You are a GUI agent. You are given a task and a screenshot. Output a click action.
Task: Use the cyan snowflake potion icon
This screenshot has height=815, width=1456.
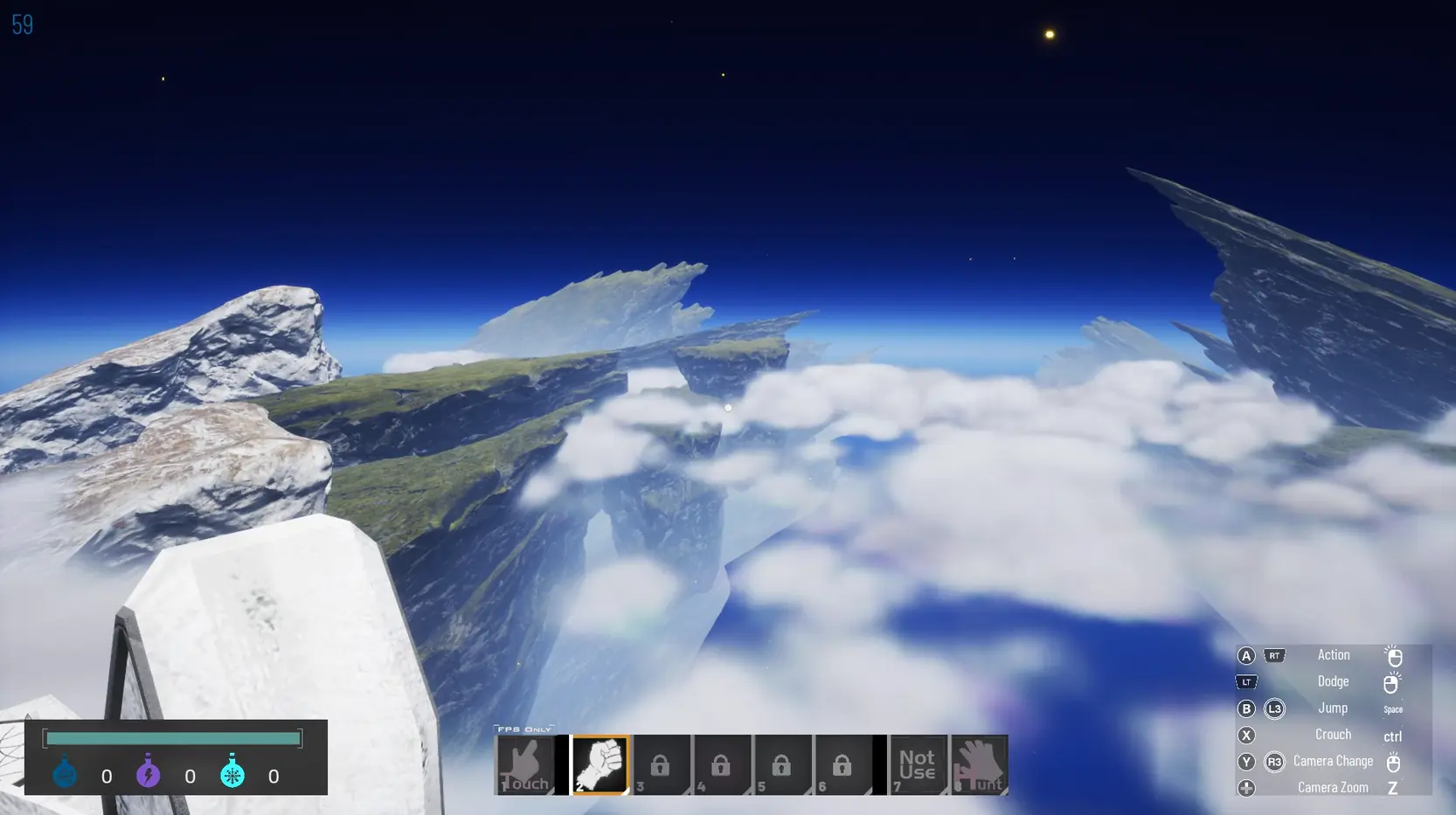pos(232,773)
